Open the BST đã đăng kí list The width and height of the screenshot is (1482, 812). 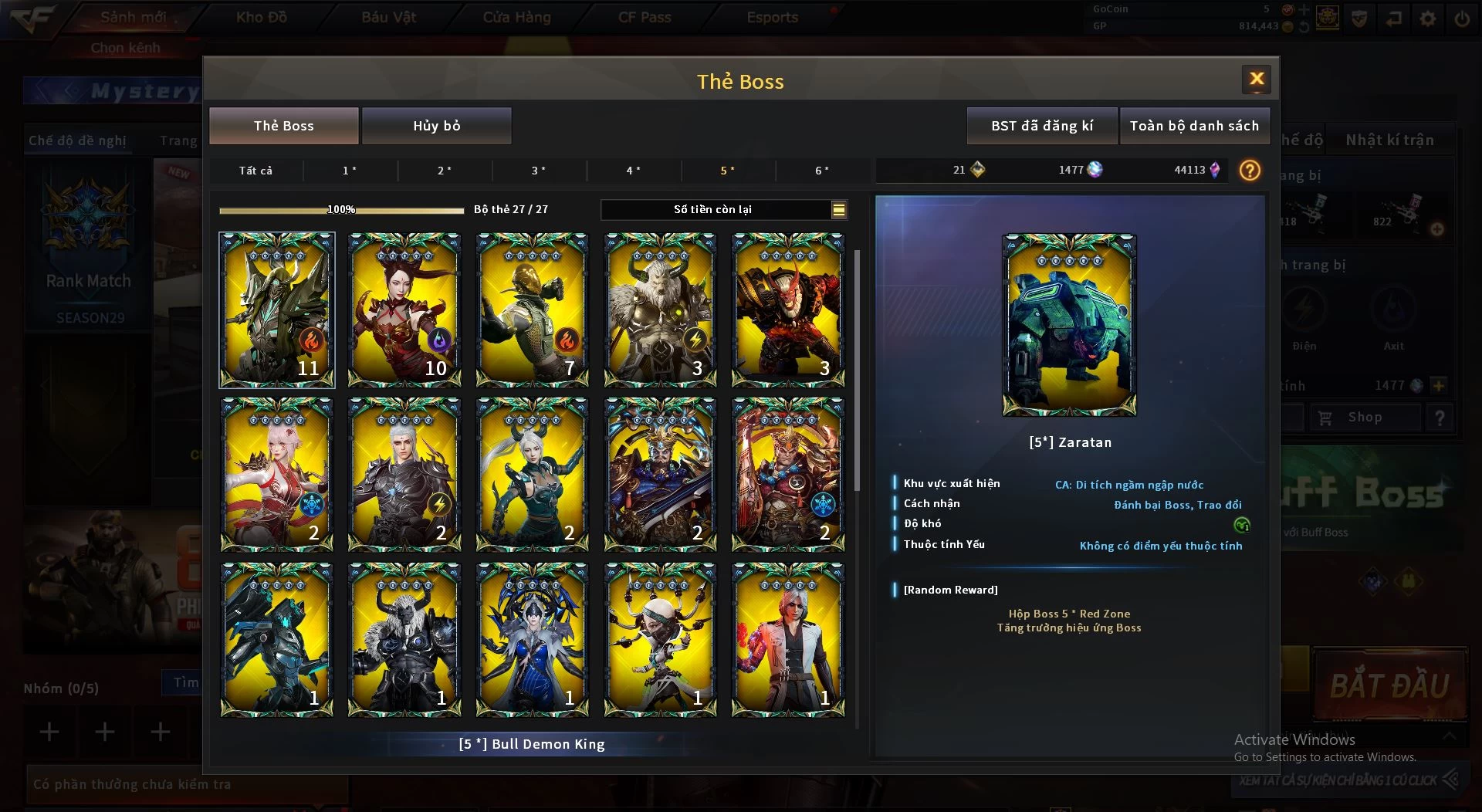pyautogui.click(x=1041, y=126)
